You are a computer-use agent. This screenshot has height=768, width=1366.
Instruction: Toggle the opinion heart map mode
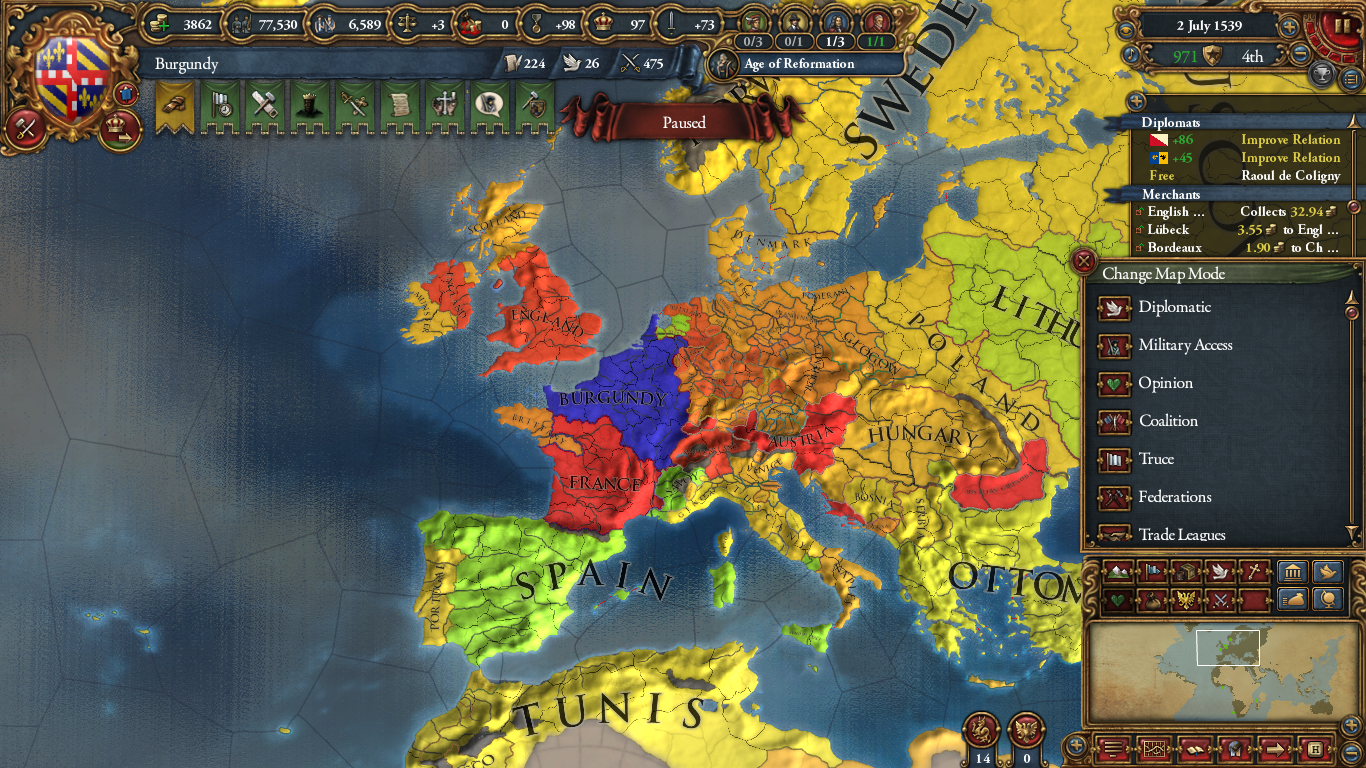[x=1119, y=600]
